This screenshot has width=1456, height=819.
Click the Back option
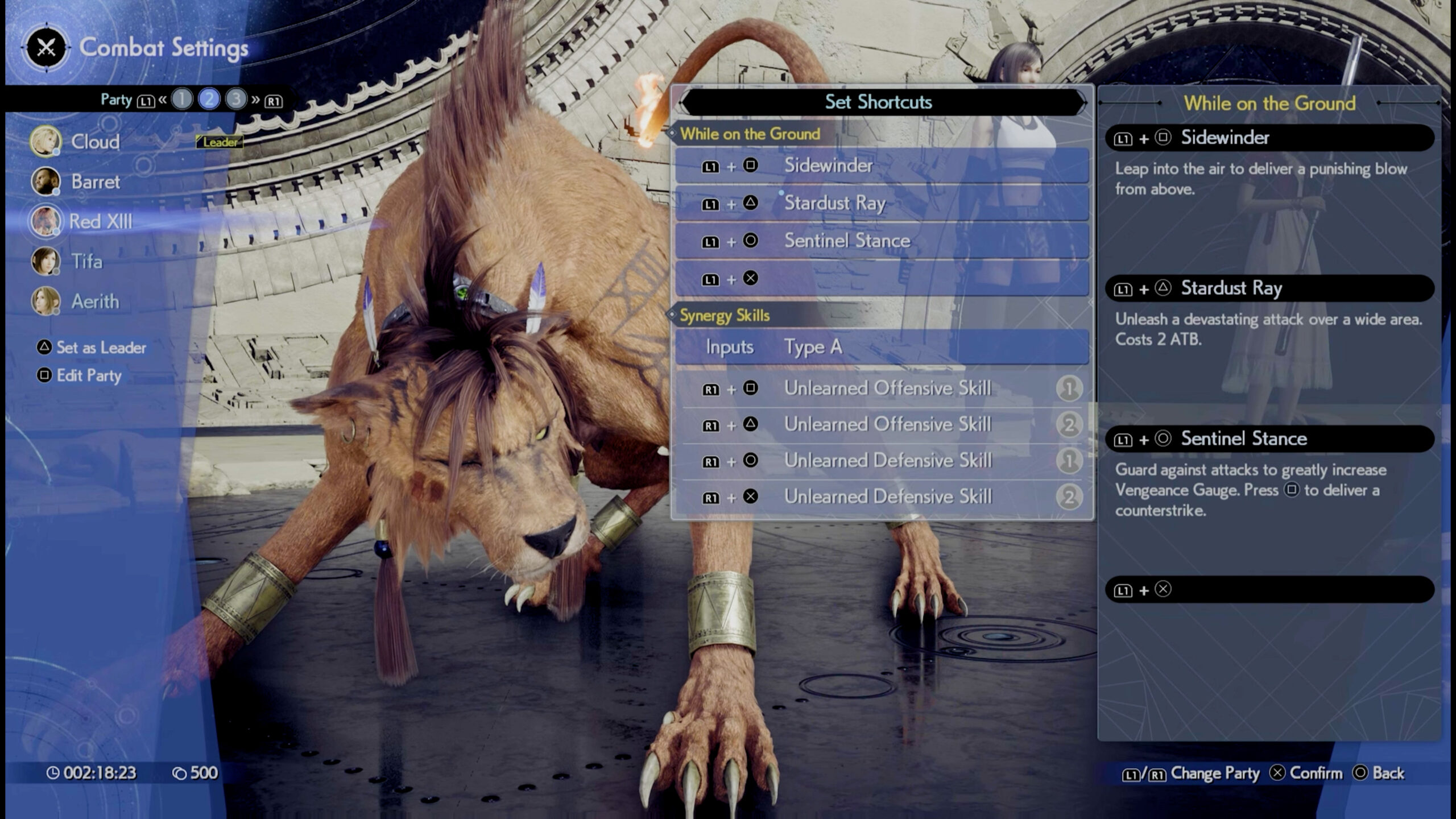point(1379,773)
